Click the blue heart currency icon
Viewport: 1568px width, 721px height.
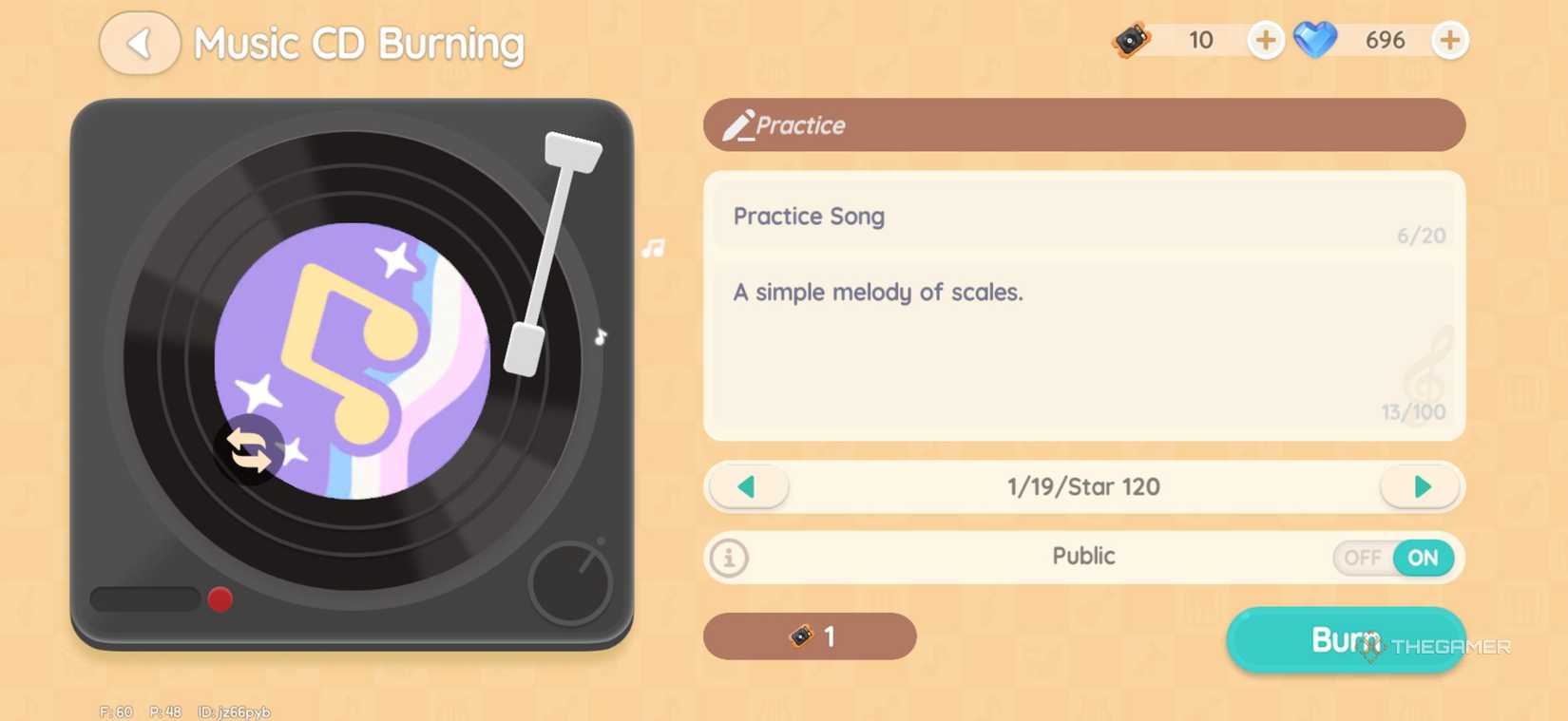(x=1315, y=40)
